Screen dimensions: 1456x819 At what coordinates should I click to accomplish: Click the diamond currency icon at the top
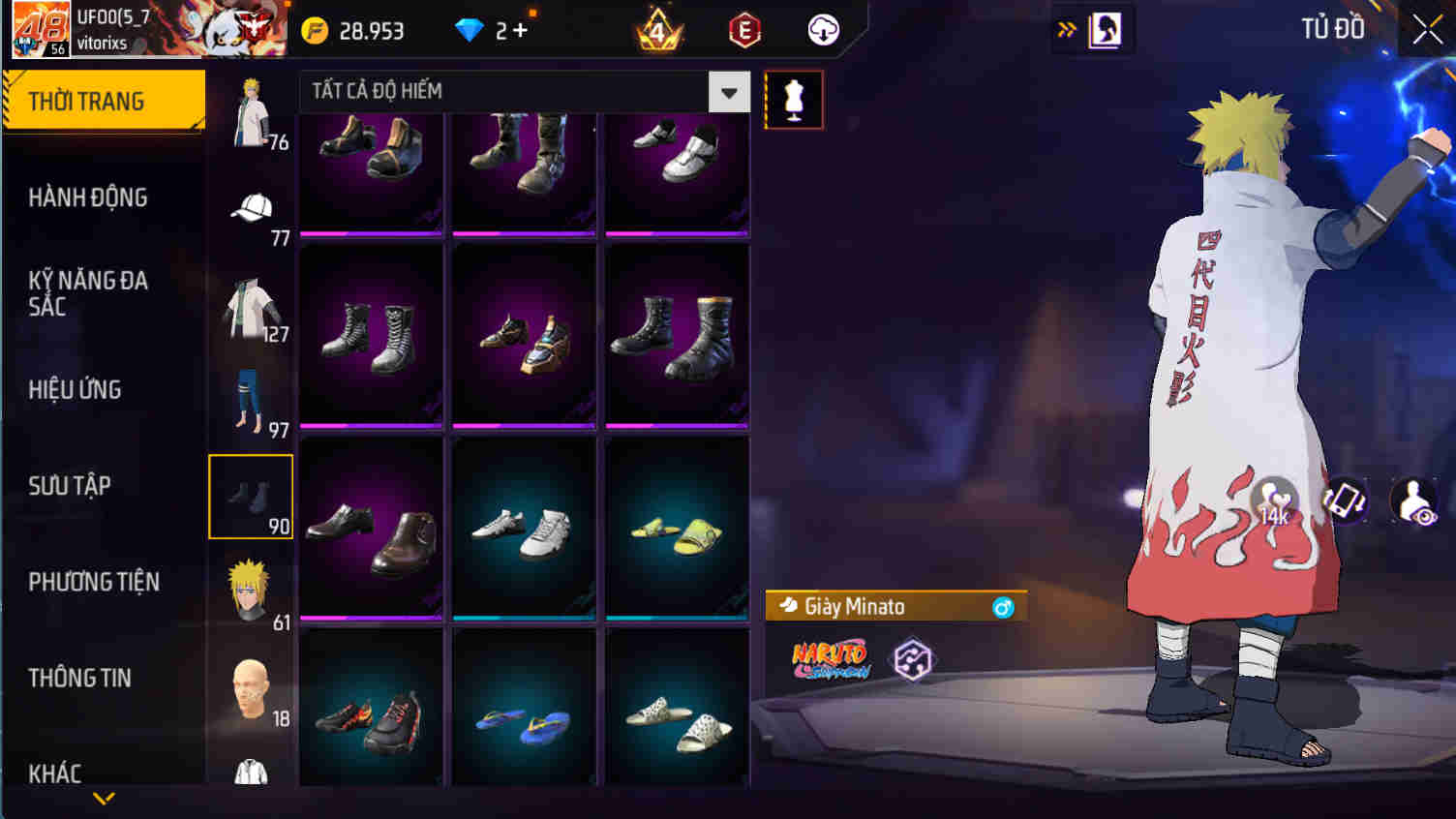[471, 30]
